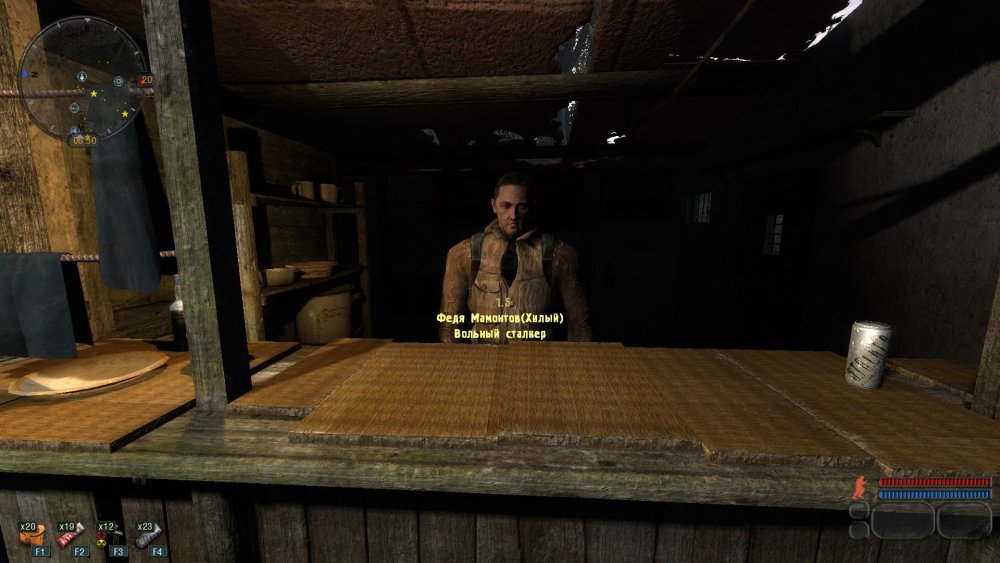Screen dimensions: 1000x563
Task: Select the grey item quick slot marked x23
Action: pos(147,538)
